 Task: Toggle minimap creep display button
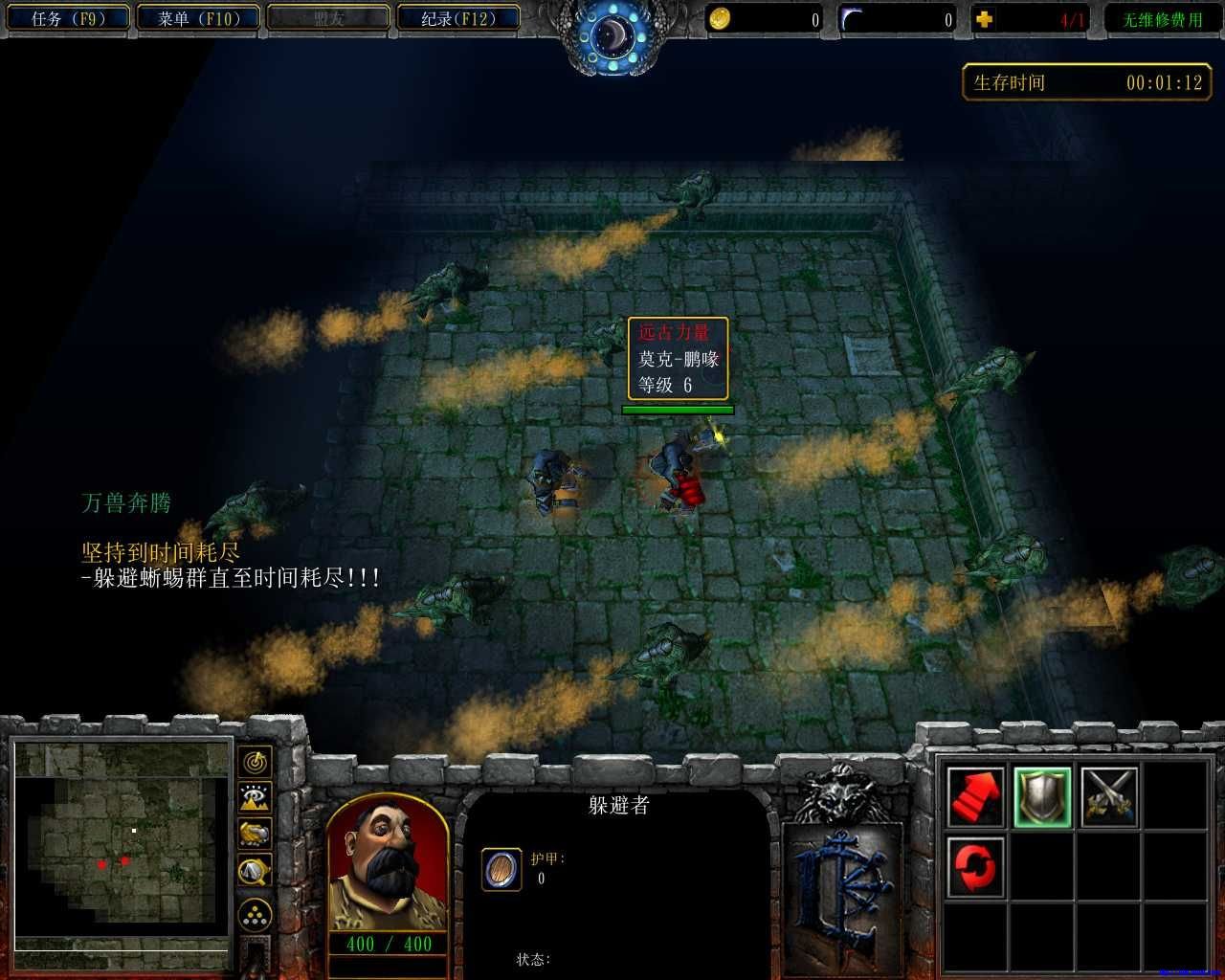click(255, 870)
